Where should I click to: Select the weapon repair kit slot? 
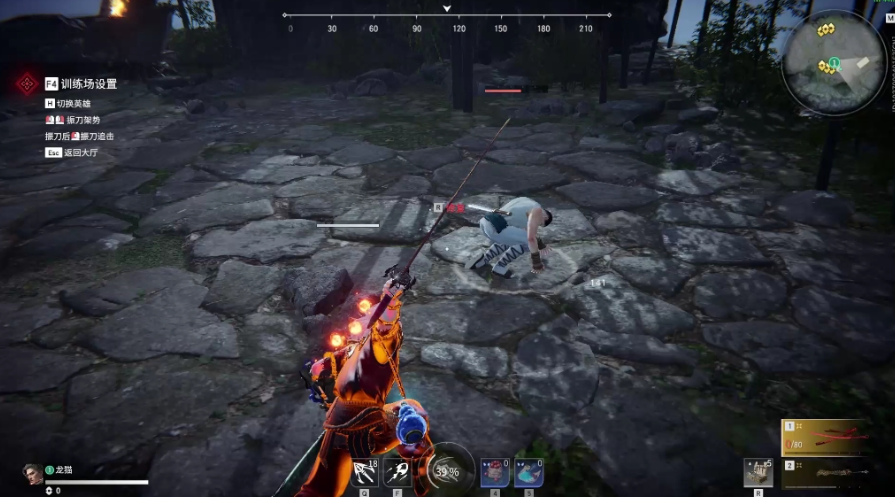pos(756,472)
